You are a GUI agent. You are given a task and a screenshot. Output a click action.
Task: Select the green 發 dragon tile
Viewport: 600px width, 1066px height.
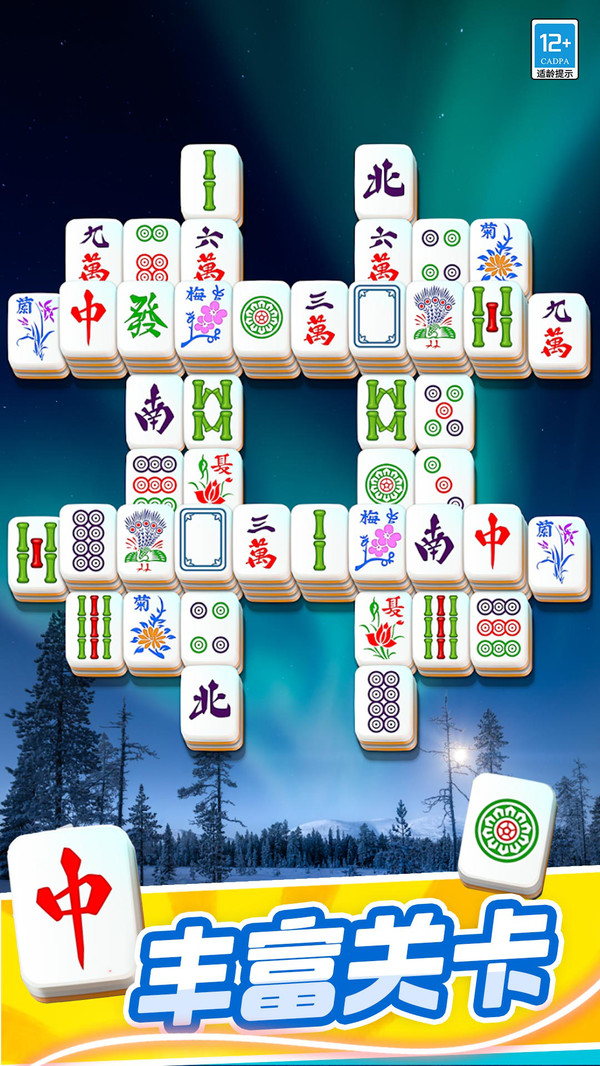tap(146, 320)
